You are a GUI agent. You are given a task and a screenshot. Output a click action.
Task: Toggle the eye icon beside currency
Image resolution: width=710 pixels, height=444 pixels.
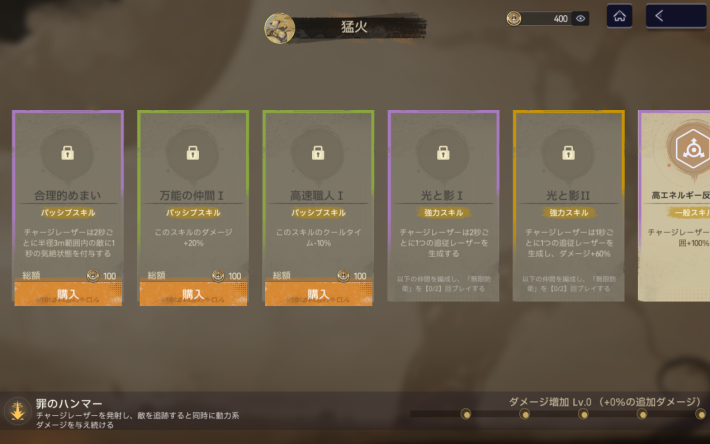click(x=581, y=18)
